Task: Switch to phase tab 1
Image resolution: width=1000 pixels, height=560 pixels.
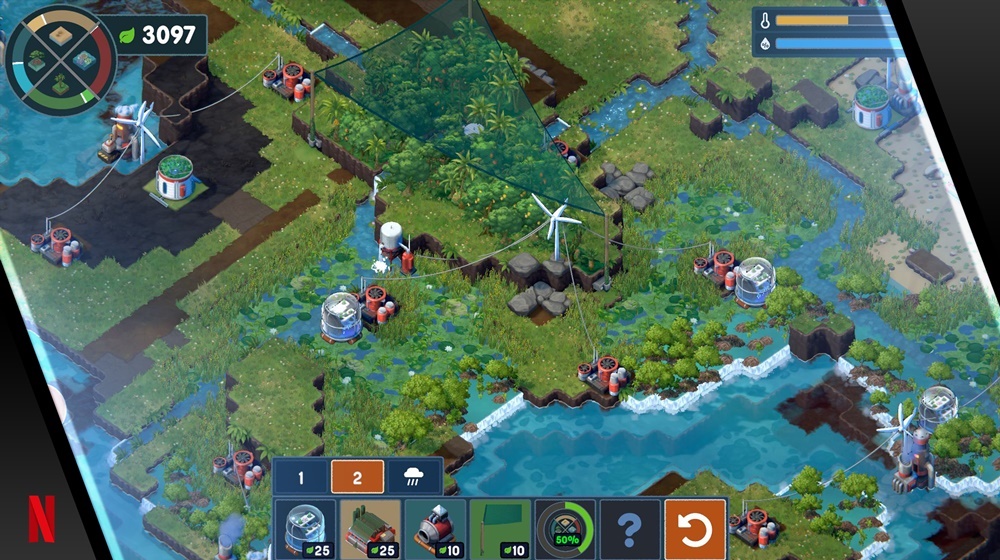Action: (301, 476)
